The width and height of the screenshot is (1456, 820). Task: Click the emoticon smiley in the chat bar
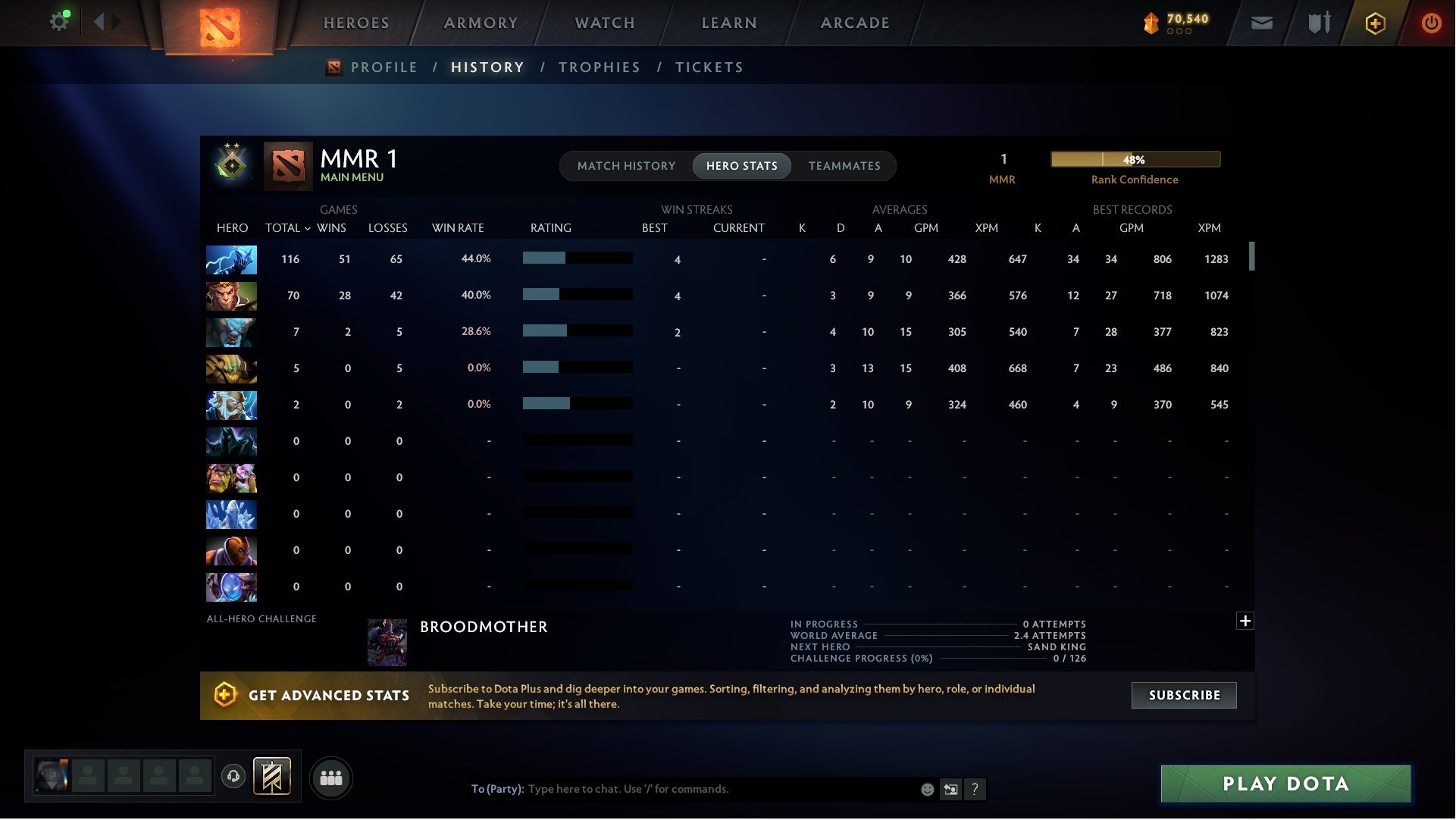pos(926,789)
